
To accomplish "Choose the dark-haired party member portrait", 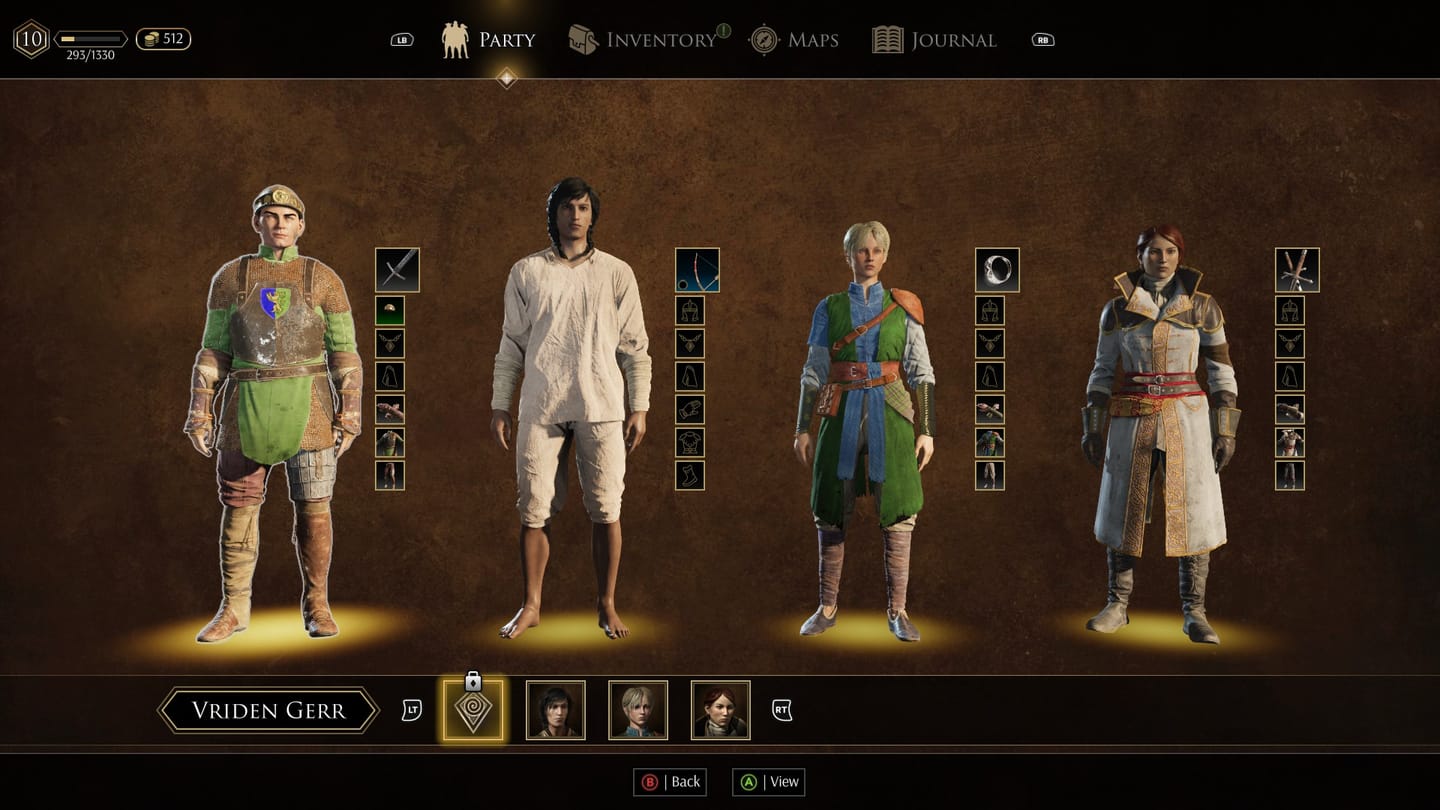I will [556, 710].
